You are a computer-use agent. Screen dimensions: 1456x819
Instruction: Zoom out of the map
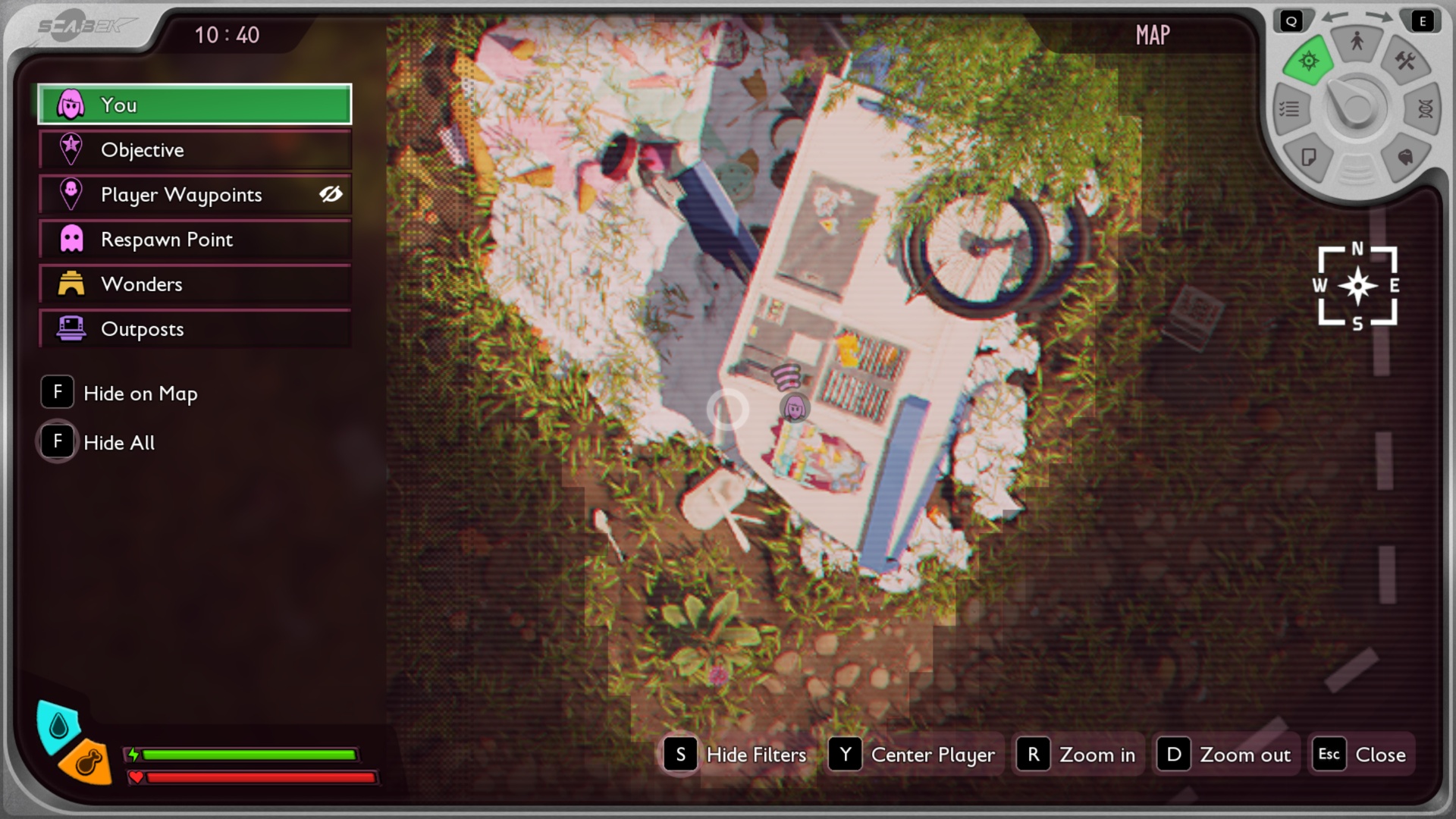pyautogui.click(x=1225, y=755)
